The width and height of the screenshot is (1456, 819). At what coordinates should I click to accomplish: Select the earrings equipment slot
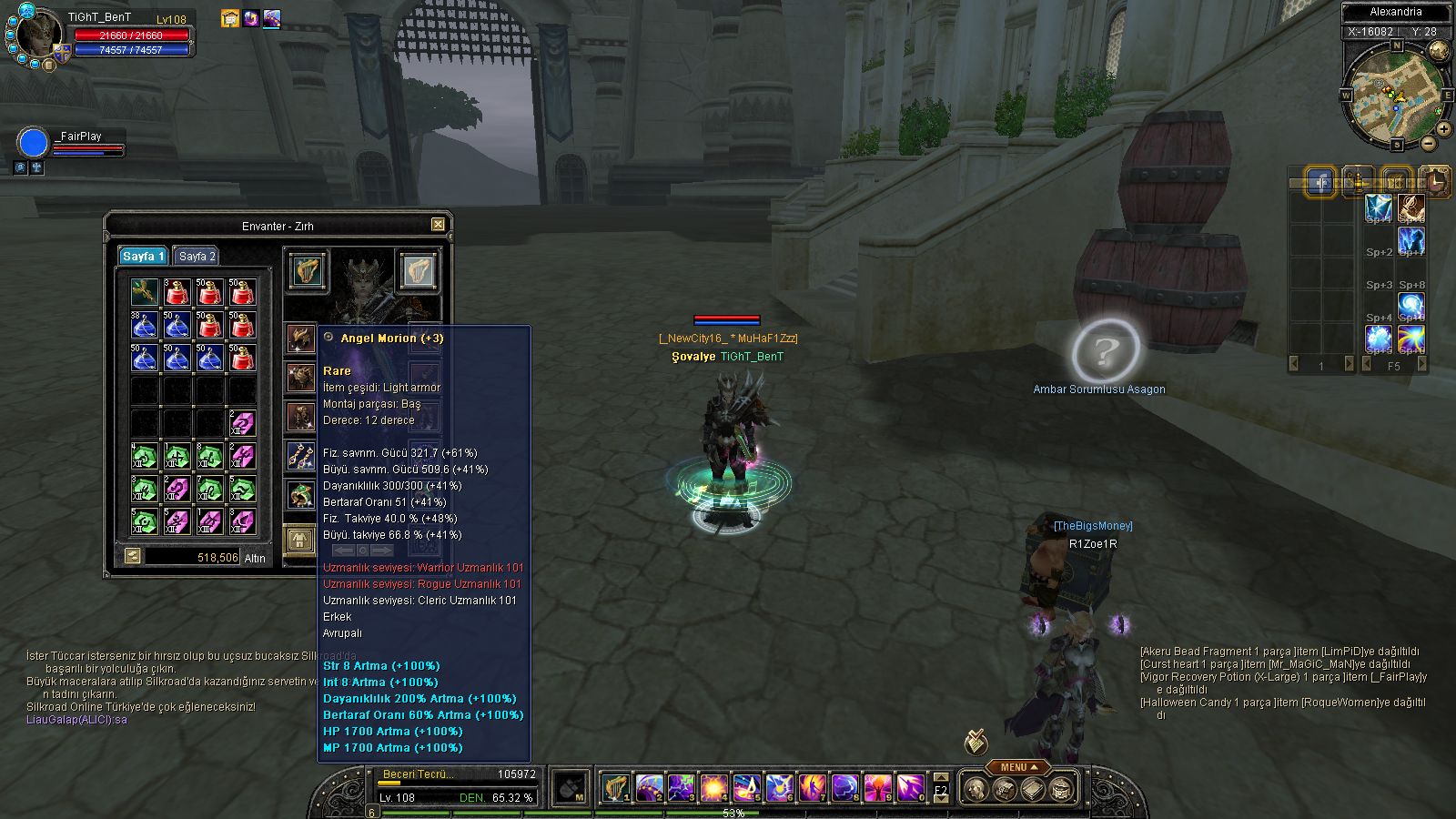(301, 453)
